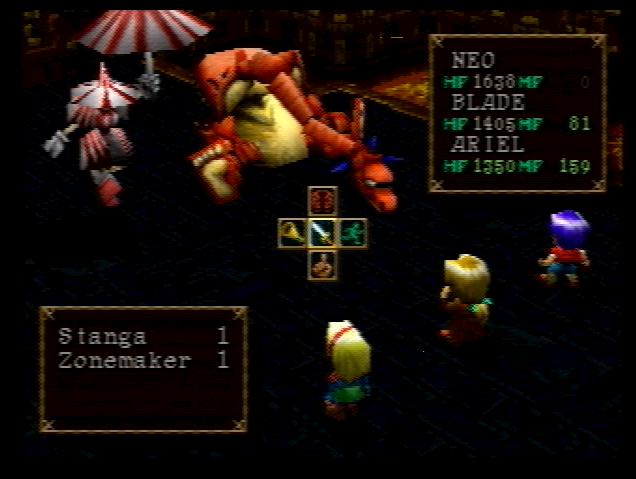Select the sword attack command
Screen dimensions: 636x479
point(322,233)
